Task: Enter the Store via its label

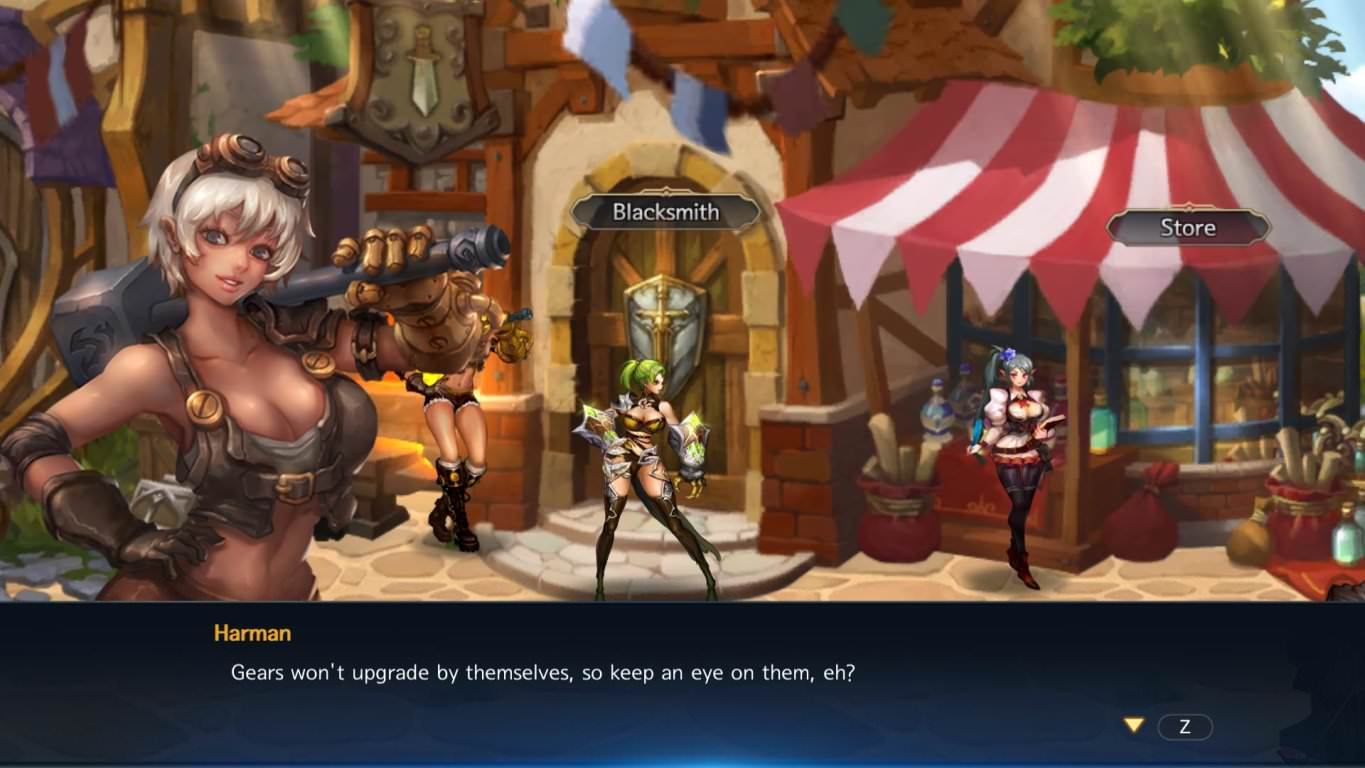Action: (x=1187, y=228)
